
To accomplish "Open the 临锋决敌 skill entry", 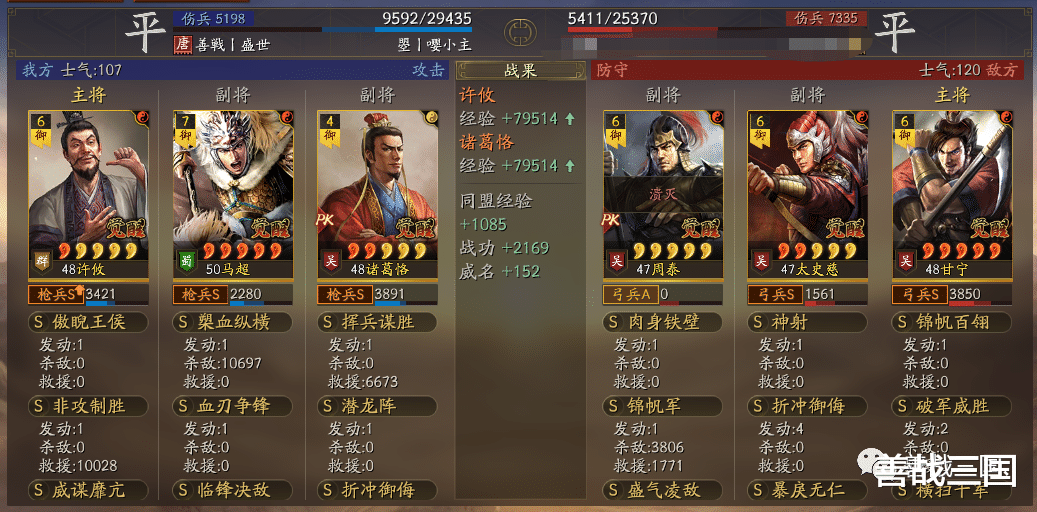I will [x=232, y=490].
